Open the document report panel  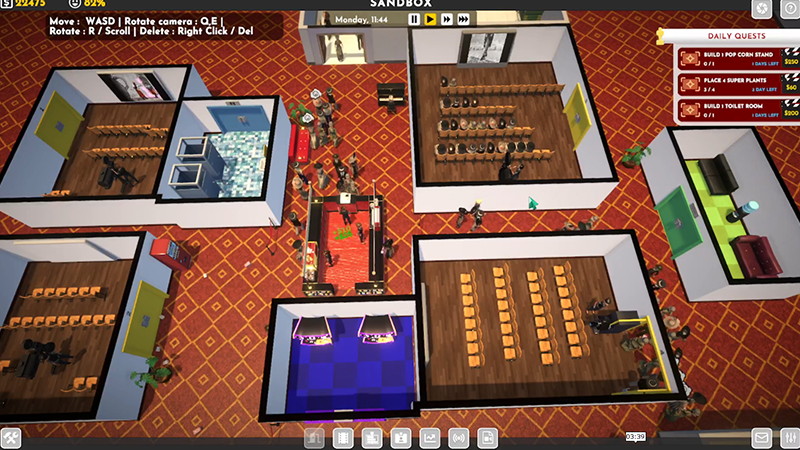coord(487,438)
